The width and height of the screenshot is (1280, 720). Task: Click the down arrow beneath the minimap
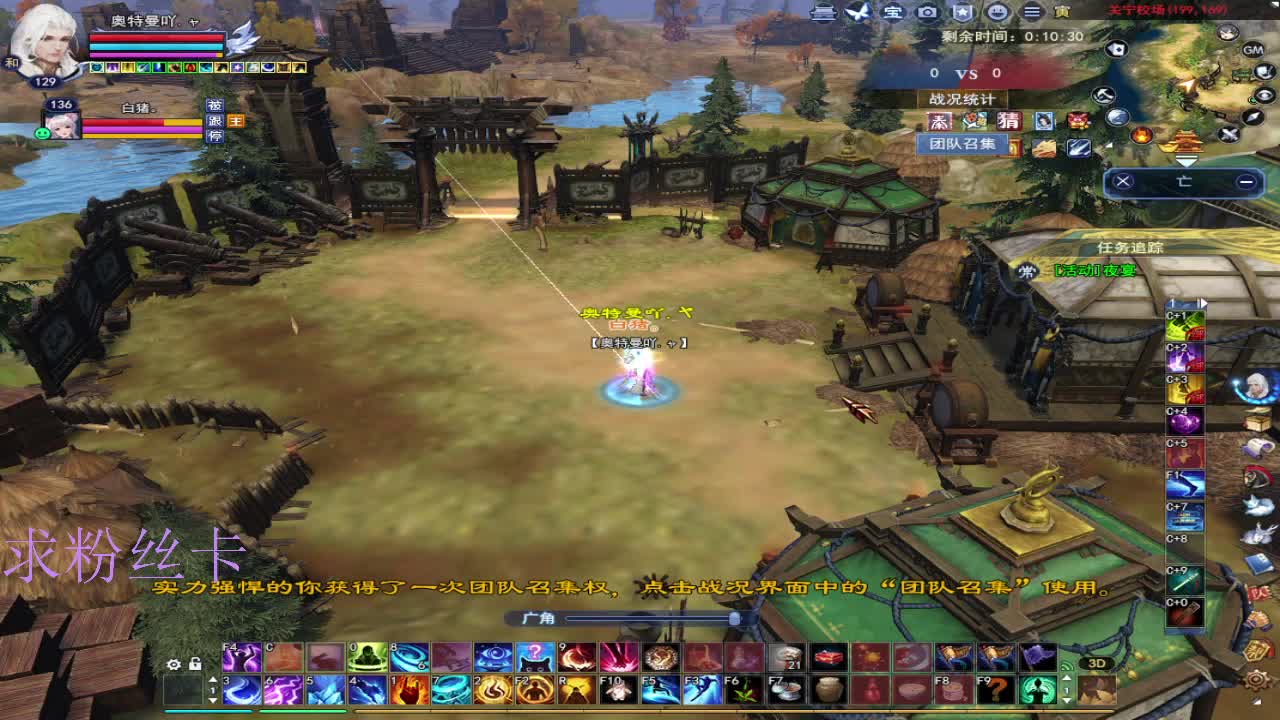[1185, 161]
